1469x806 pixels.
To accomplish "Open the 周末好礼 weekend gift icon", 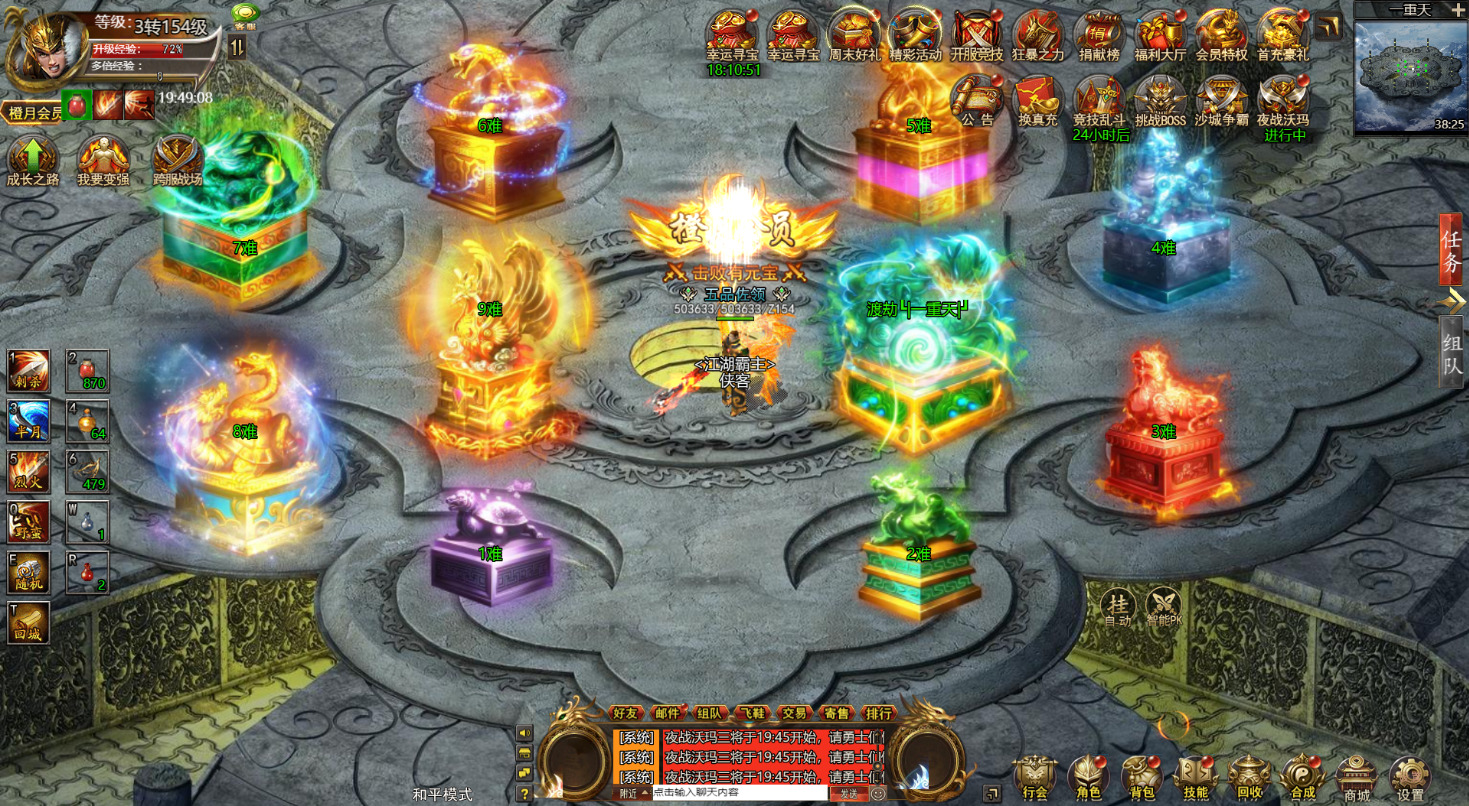I will pyautogui.click(x=855, y=35).
